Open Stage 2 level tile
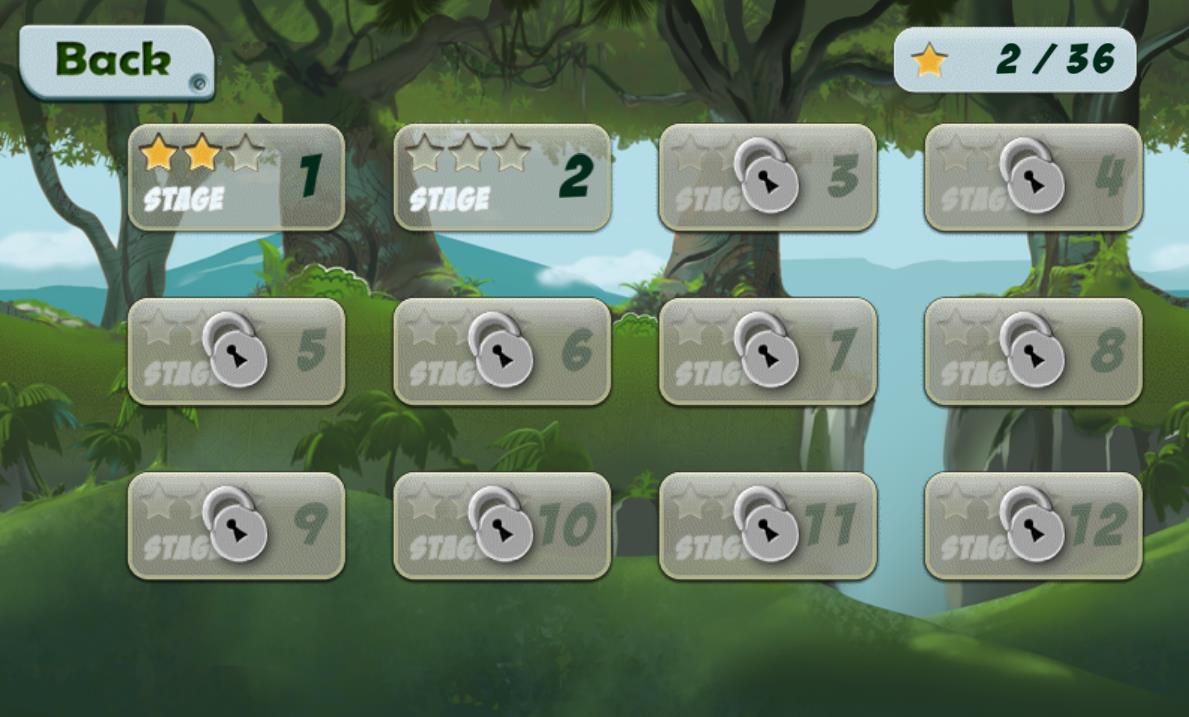Image resolution: width=1189 pixels, height=717 pixels. click(502, 178)
